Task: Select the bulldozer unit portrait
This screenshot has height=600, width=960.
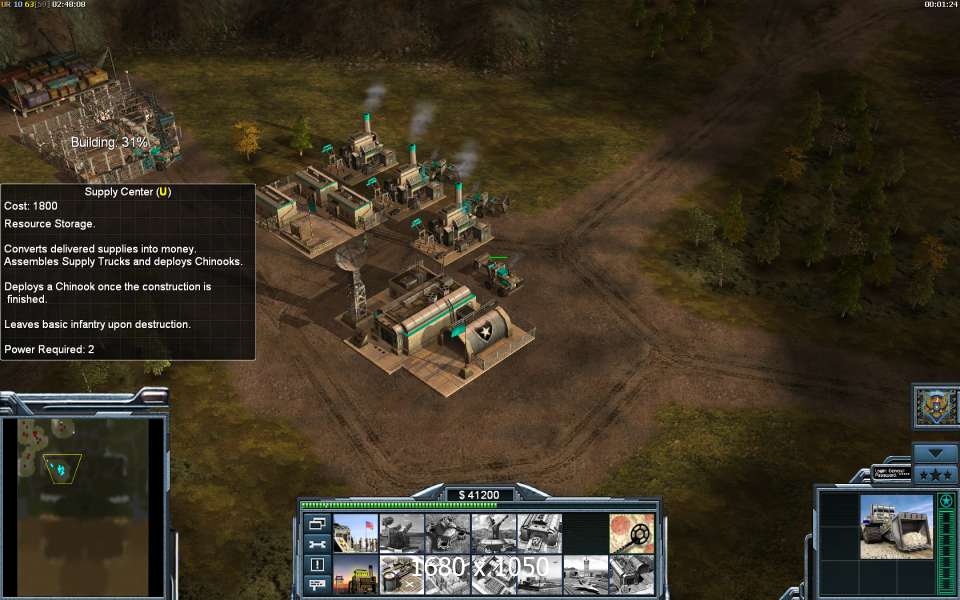Action: click(896, 527)
